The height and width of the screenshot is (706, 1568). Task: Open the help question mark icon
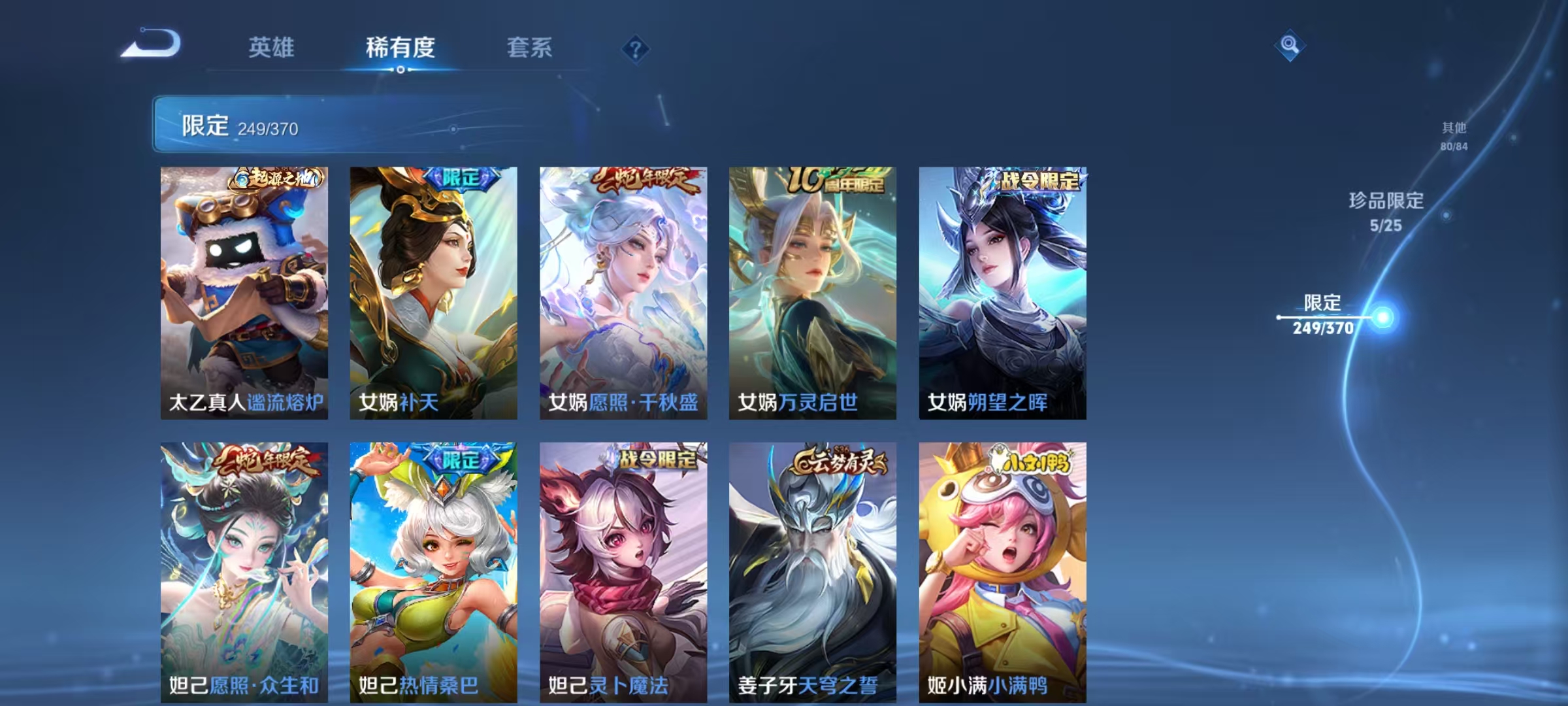click(637, 47)
